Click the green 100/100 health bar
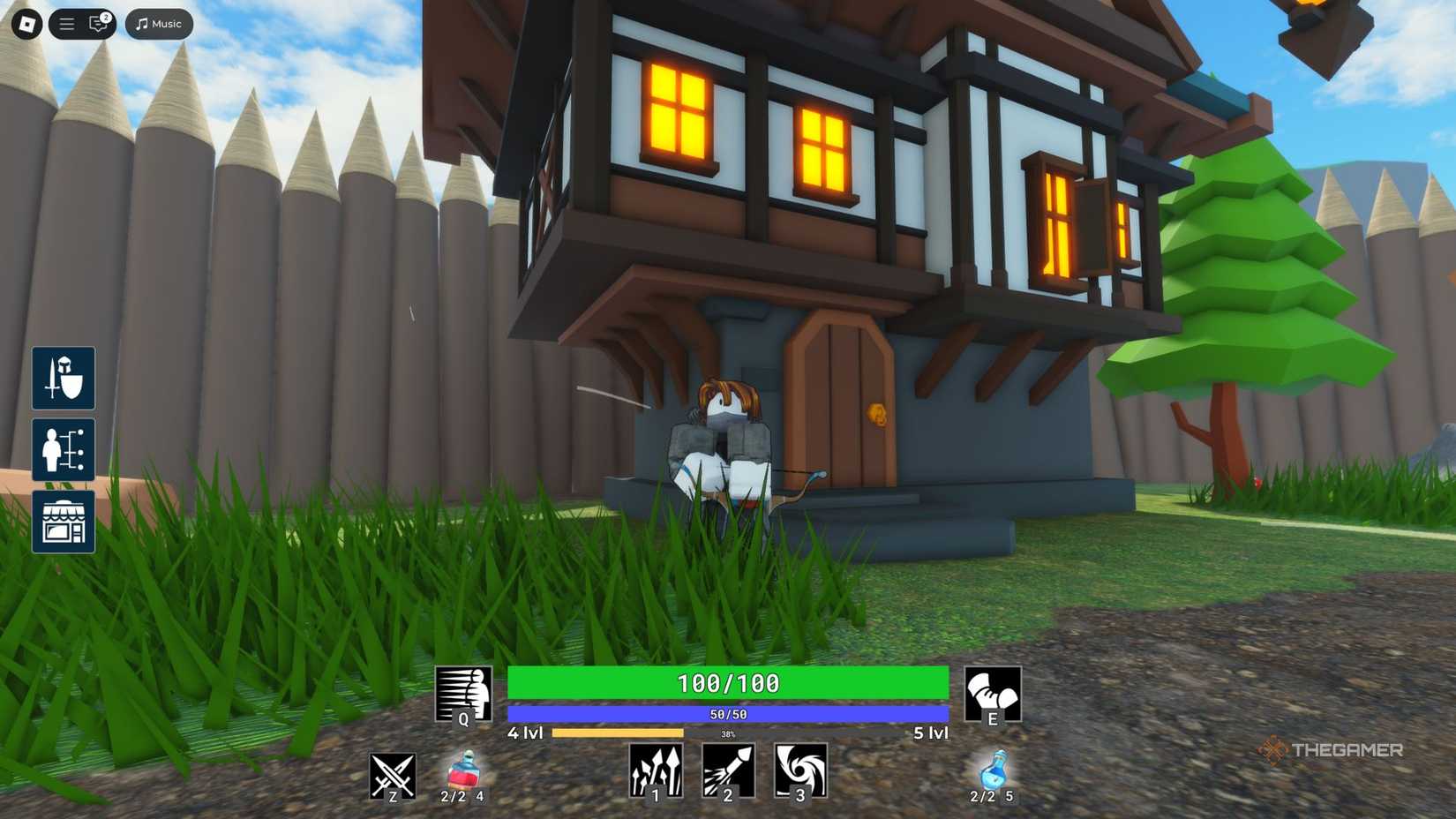The width and height of the screenshot is (1456, 819). click(726, 682)
